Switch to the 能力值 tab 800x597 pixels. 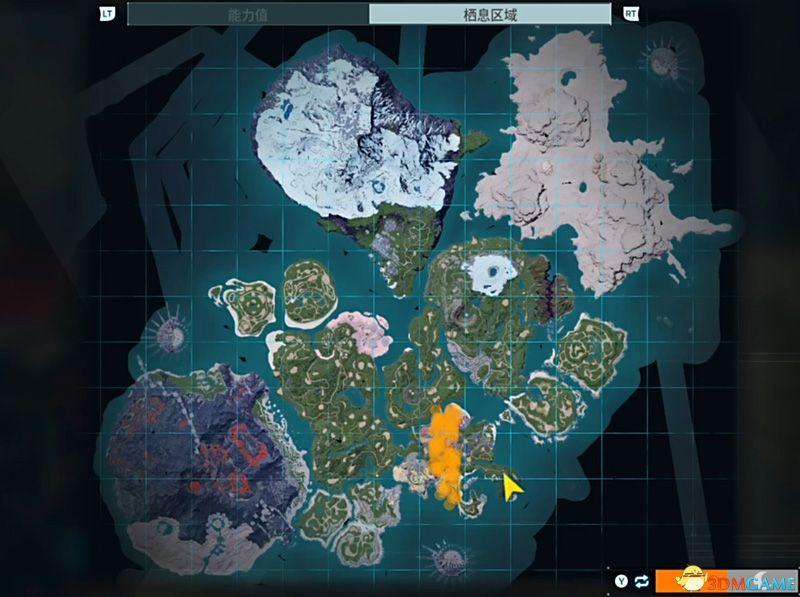pyautogui.click(x=248, y=14)
